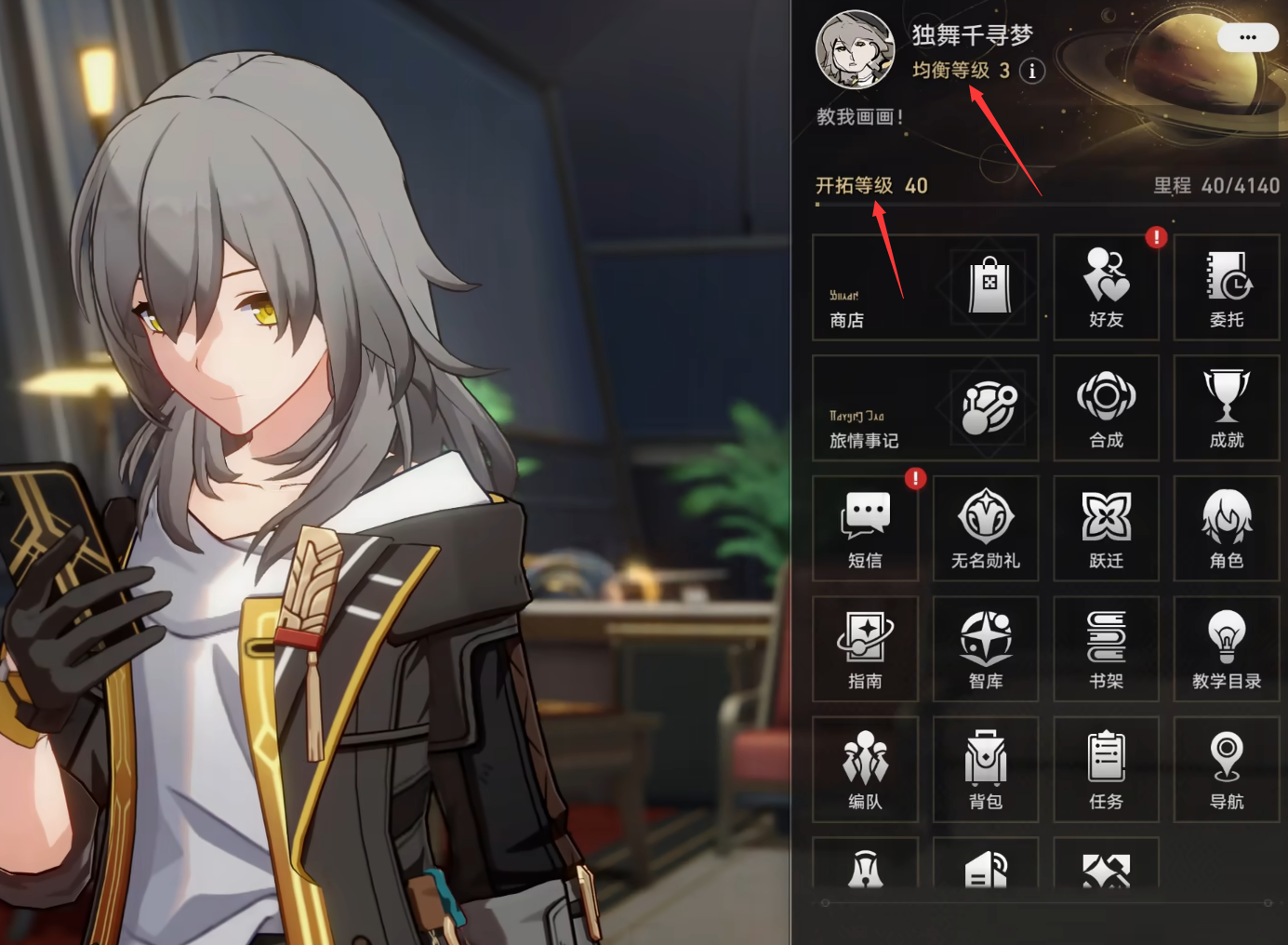Click the three-dot more options button
The width and height of the screenshot is (1288, 945).
click(1247, 38)
